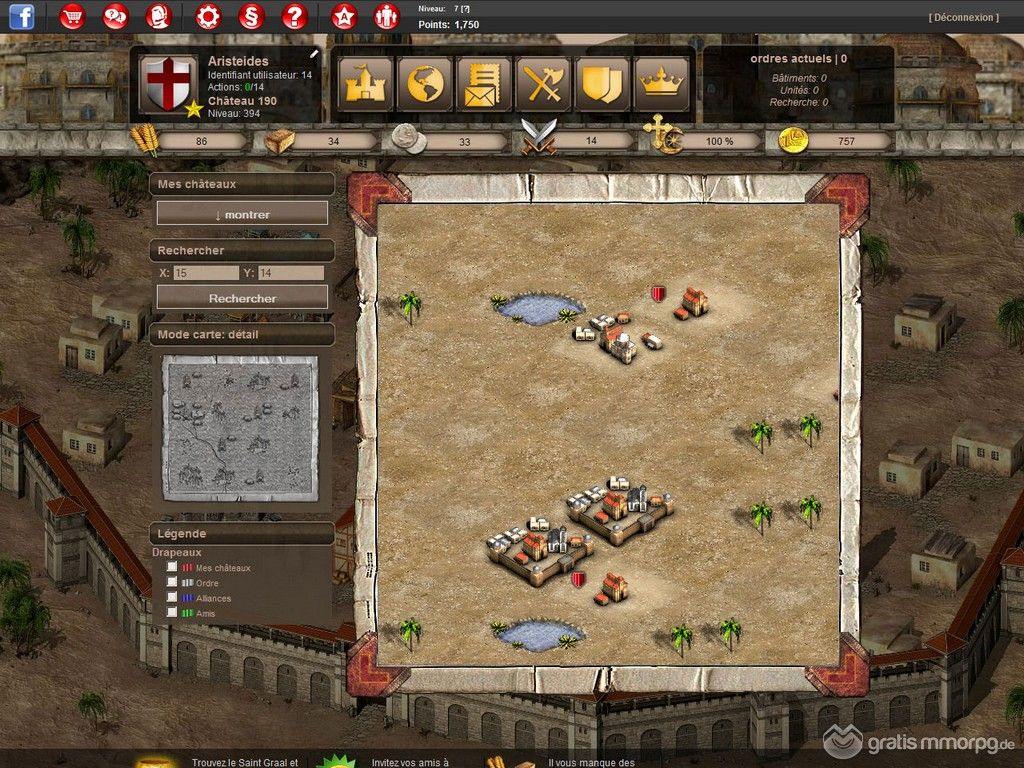This screenshot has height=768, width=1024.
Task: Open the world globe map button
Action: (425, 84)
